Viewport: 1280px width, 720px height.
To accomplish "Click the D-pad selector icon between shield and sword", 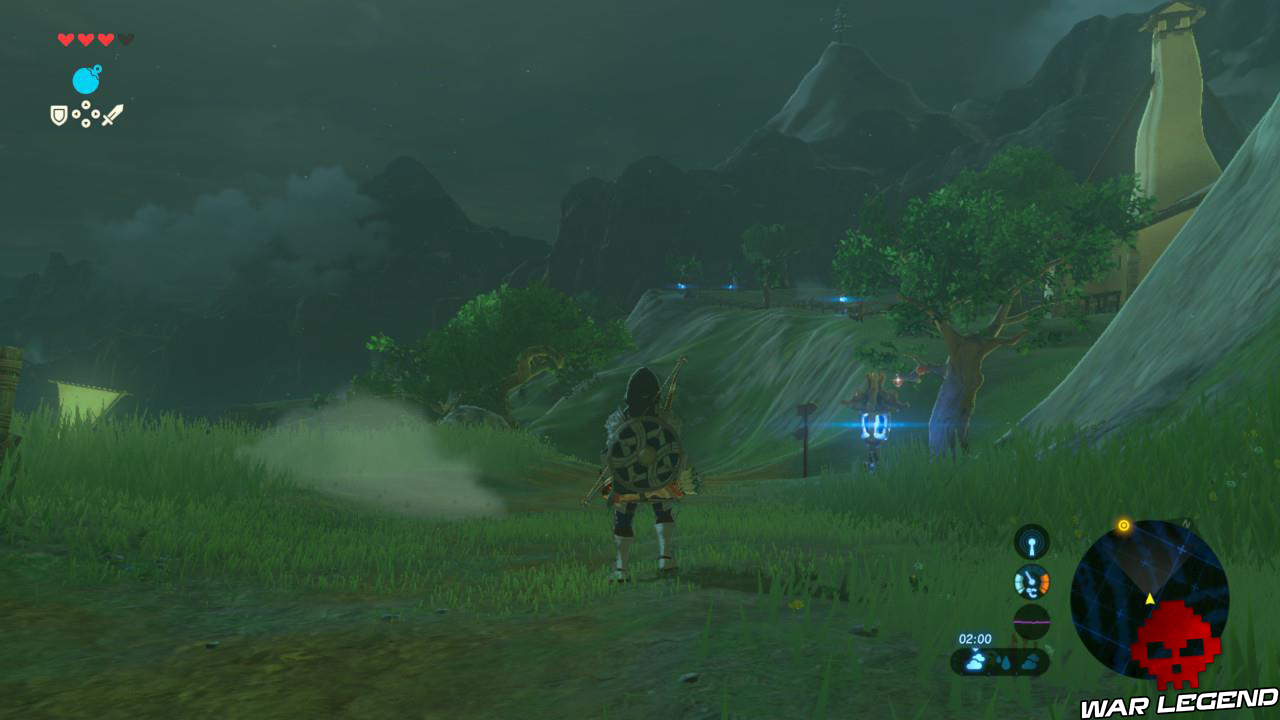I will 86,113.
